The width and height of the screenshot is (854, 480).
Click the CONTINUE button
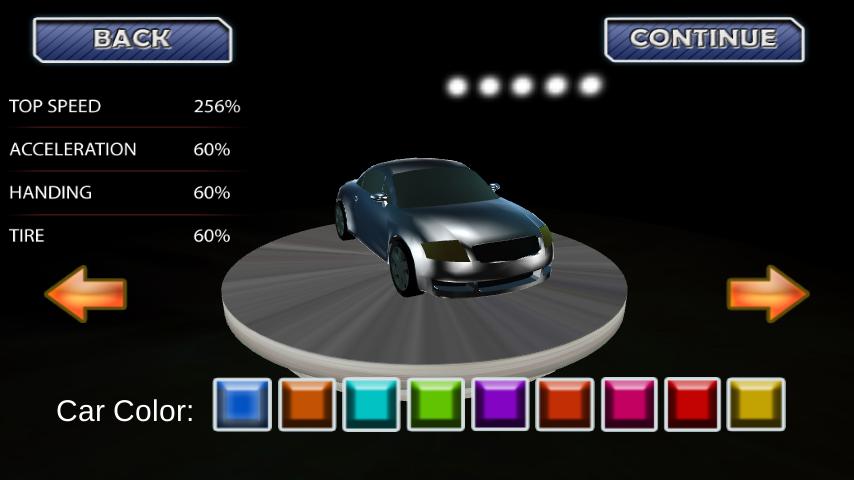coord(703,40)
